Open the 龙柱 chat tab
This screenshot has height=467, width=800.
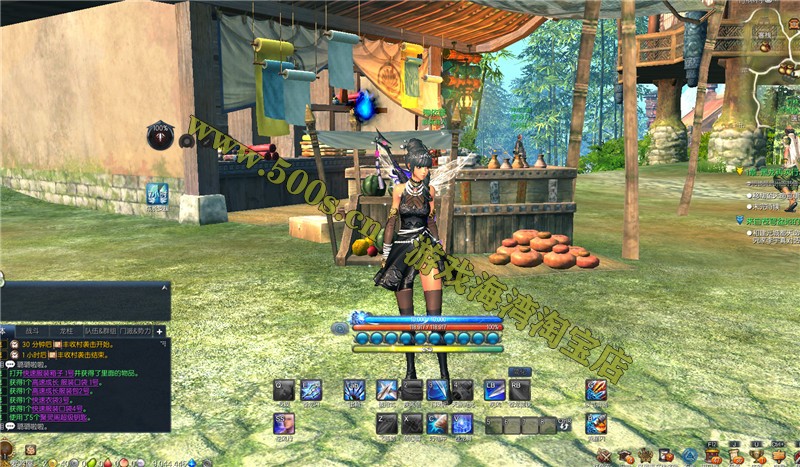point(65,330)
